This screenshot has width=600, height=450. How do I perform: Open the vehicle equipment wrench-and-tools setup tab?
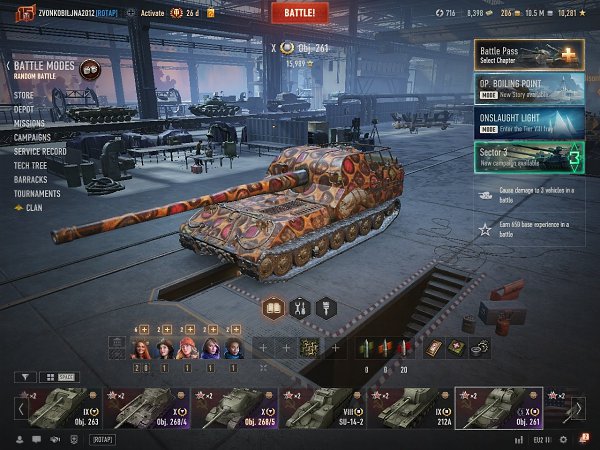pyautogui.click(x=299, y=309)
